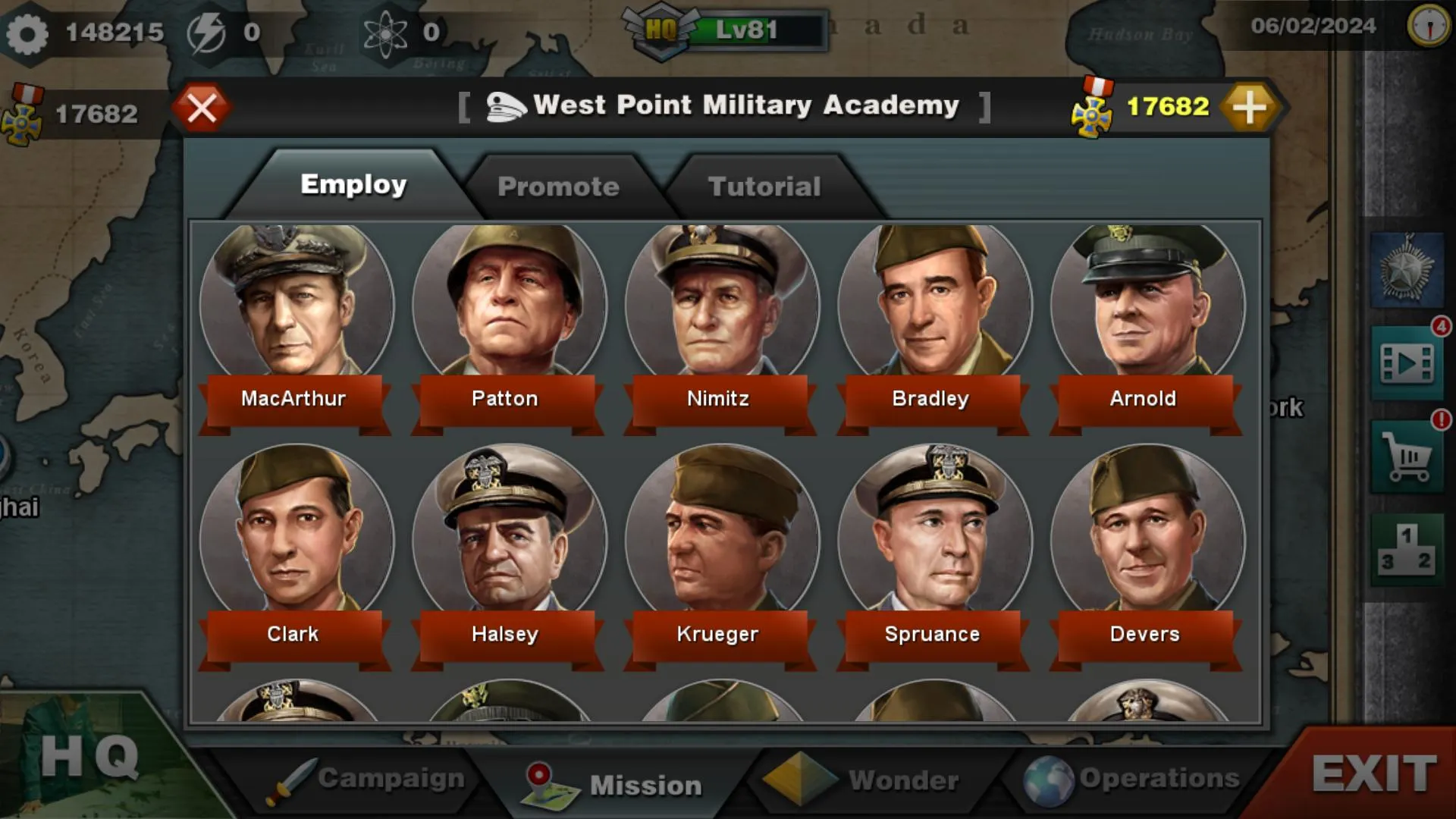This screenshot has width=1456, height=819.
Task: Open the HQ Lv81 level badge
Action: click(x=720, y=30)
